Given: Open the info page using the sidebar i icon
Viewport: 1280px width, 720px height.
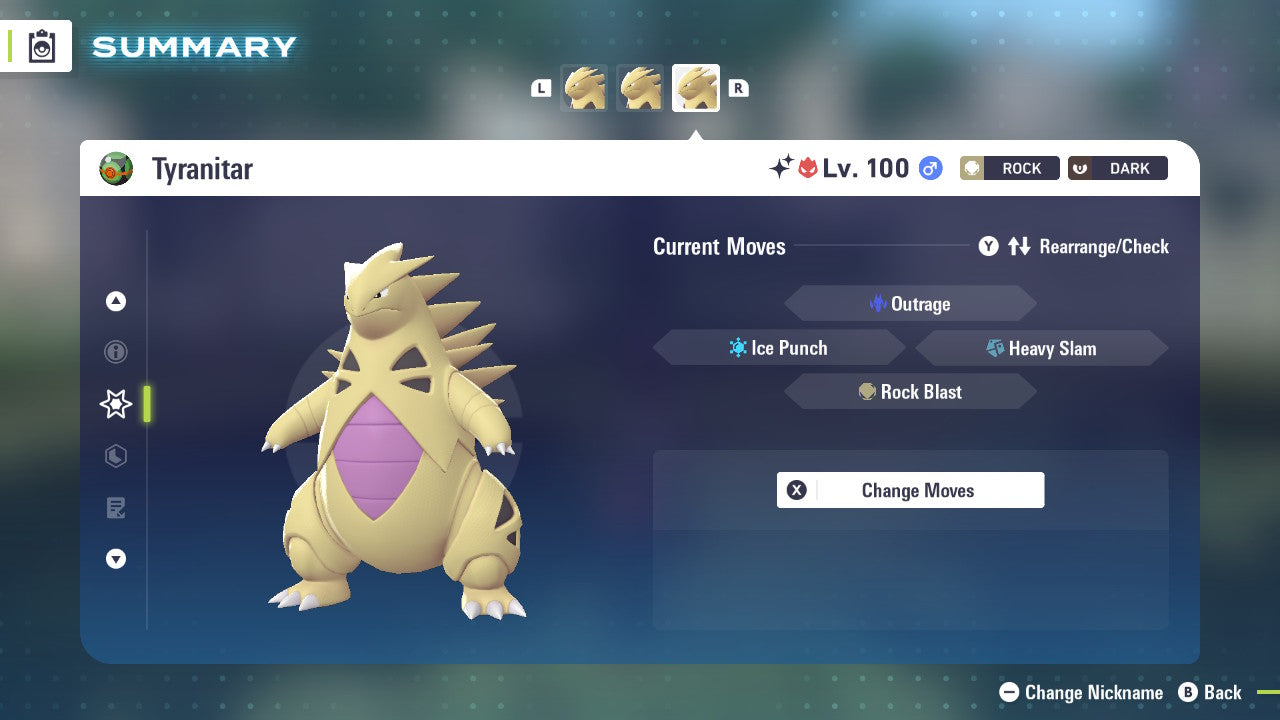Looking at the screenshot, I should click(116, 352).
